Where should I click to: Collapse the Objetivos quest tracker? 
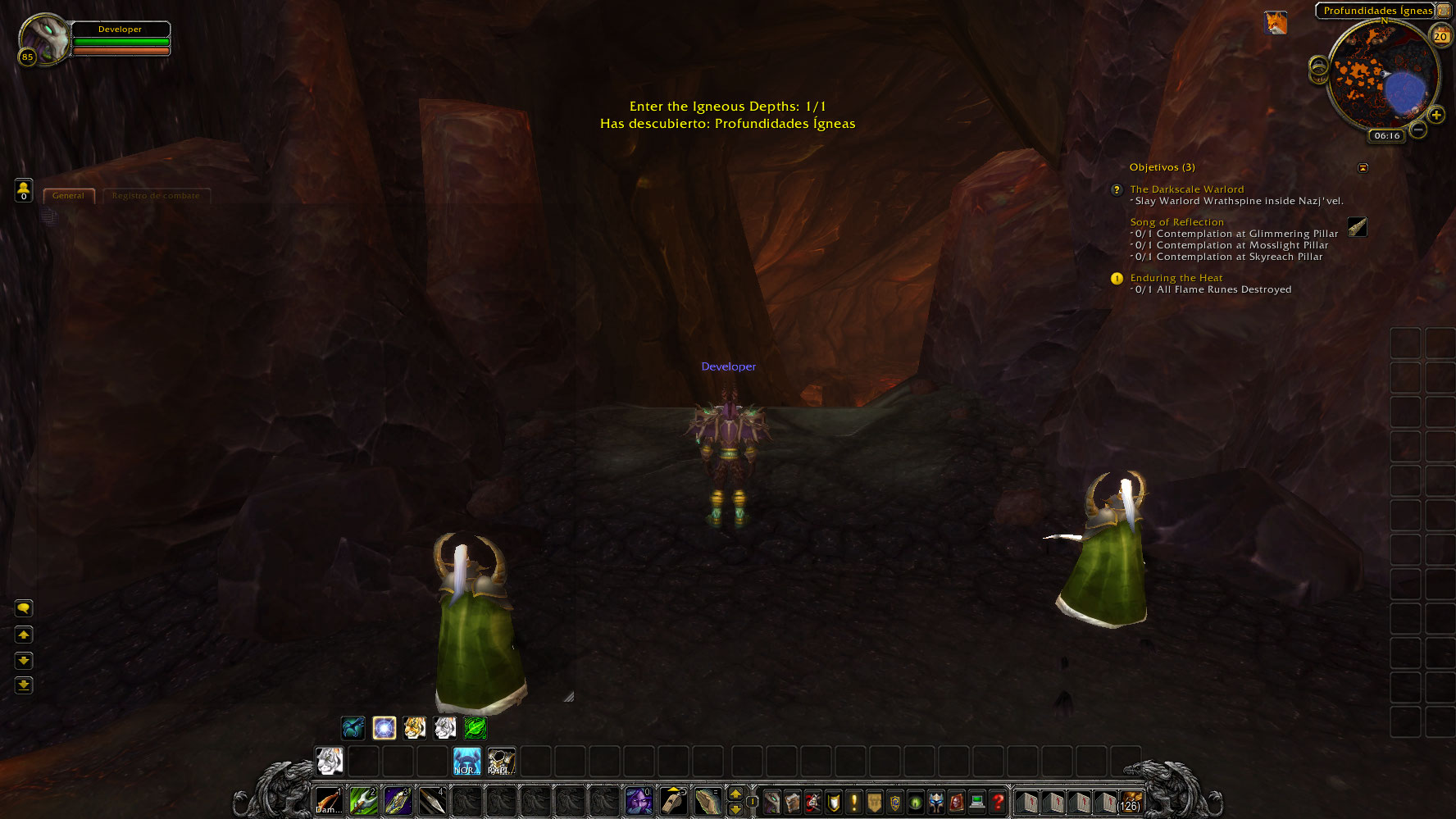pos(1363,167)
